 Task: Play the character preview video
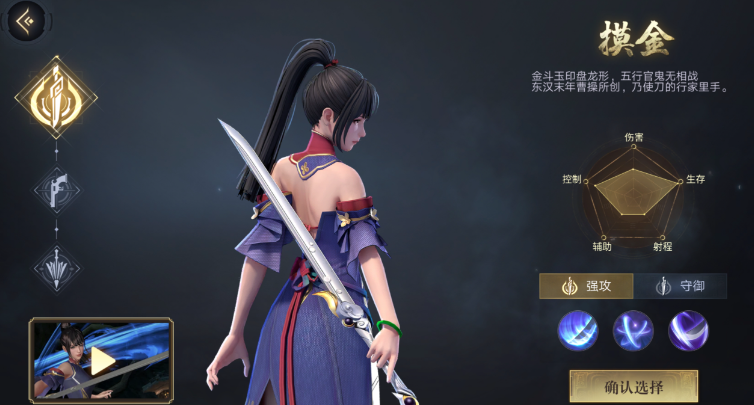(101, 360)
